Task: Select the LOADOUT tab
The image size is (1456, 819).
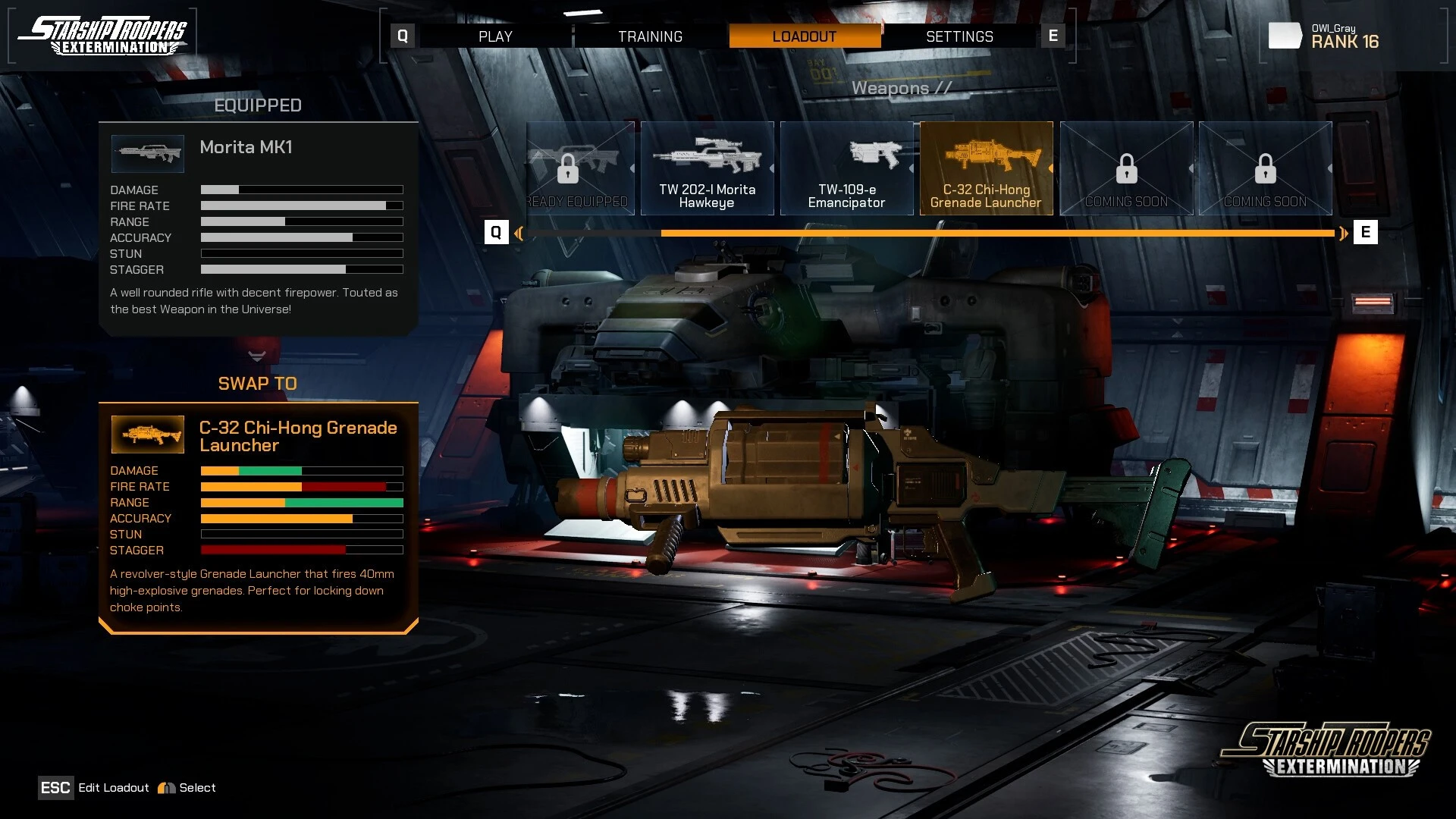Action: [805, 36]
